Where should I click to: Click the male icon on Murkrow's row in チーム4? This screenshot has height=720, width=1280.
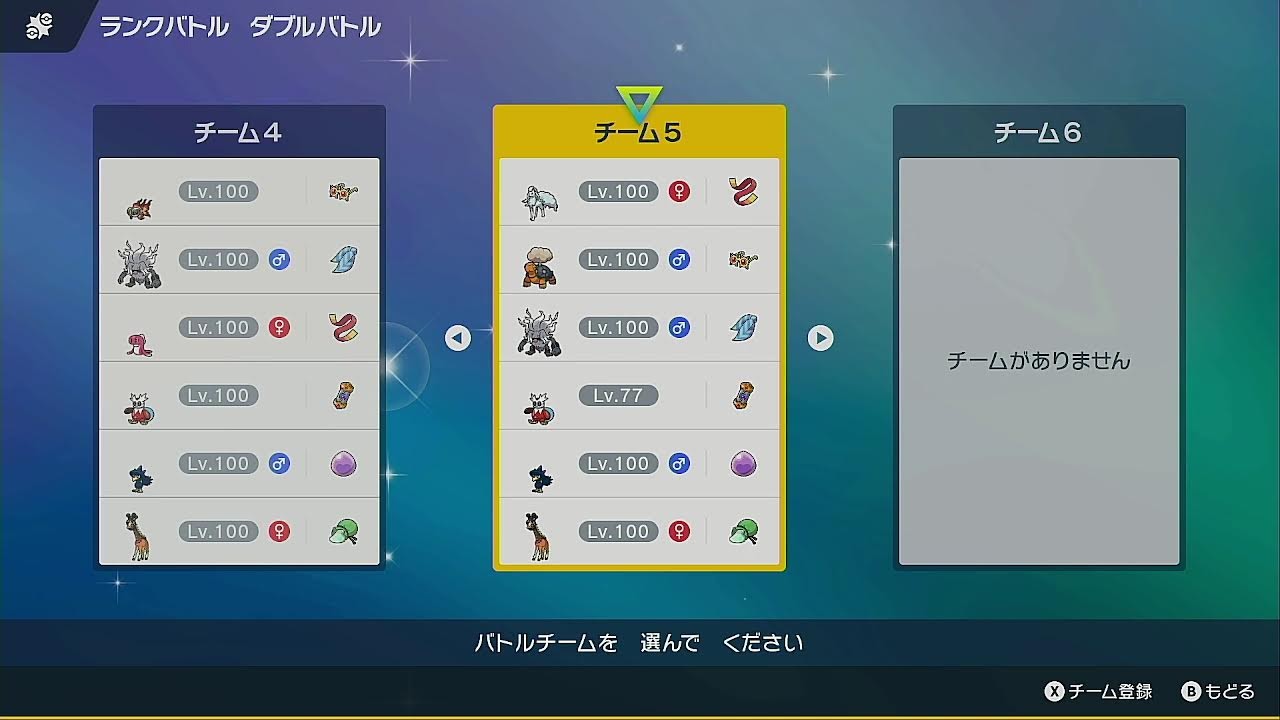point(278,463)
